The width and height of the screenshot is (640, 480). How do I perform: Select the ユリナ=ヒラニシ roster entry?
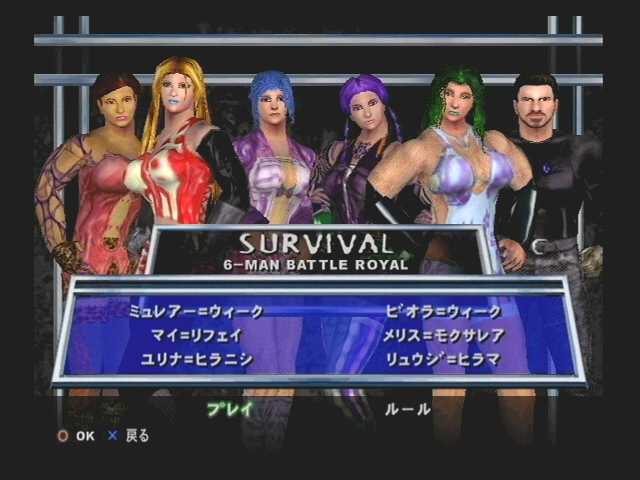[198, 359]
